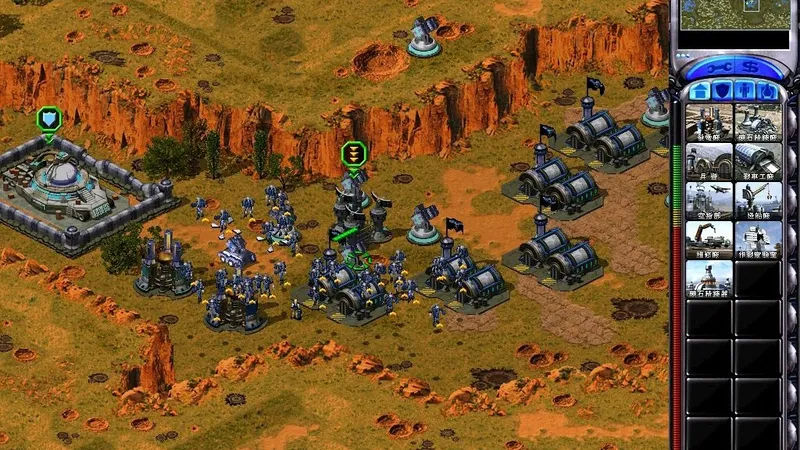Image resolution: width=800 pixels, height=450 pixels.
Task: Choose the Naval Shipyard build icon
Action: coord(758,200)
